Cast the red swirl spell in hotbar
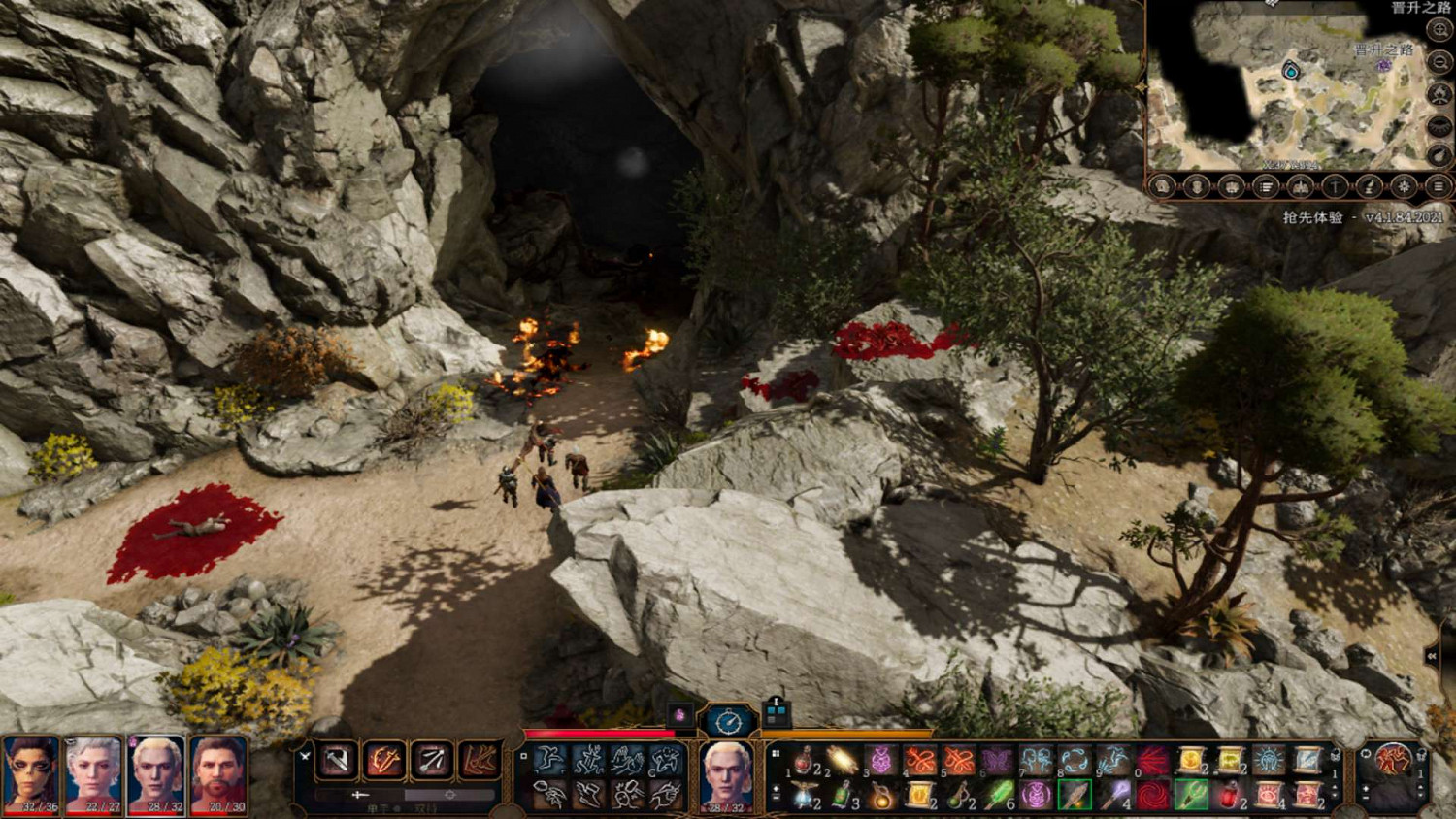The image size is (1456, 819). (1152, 796)
